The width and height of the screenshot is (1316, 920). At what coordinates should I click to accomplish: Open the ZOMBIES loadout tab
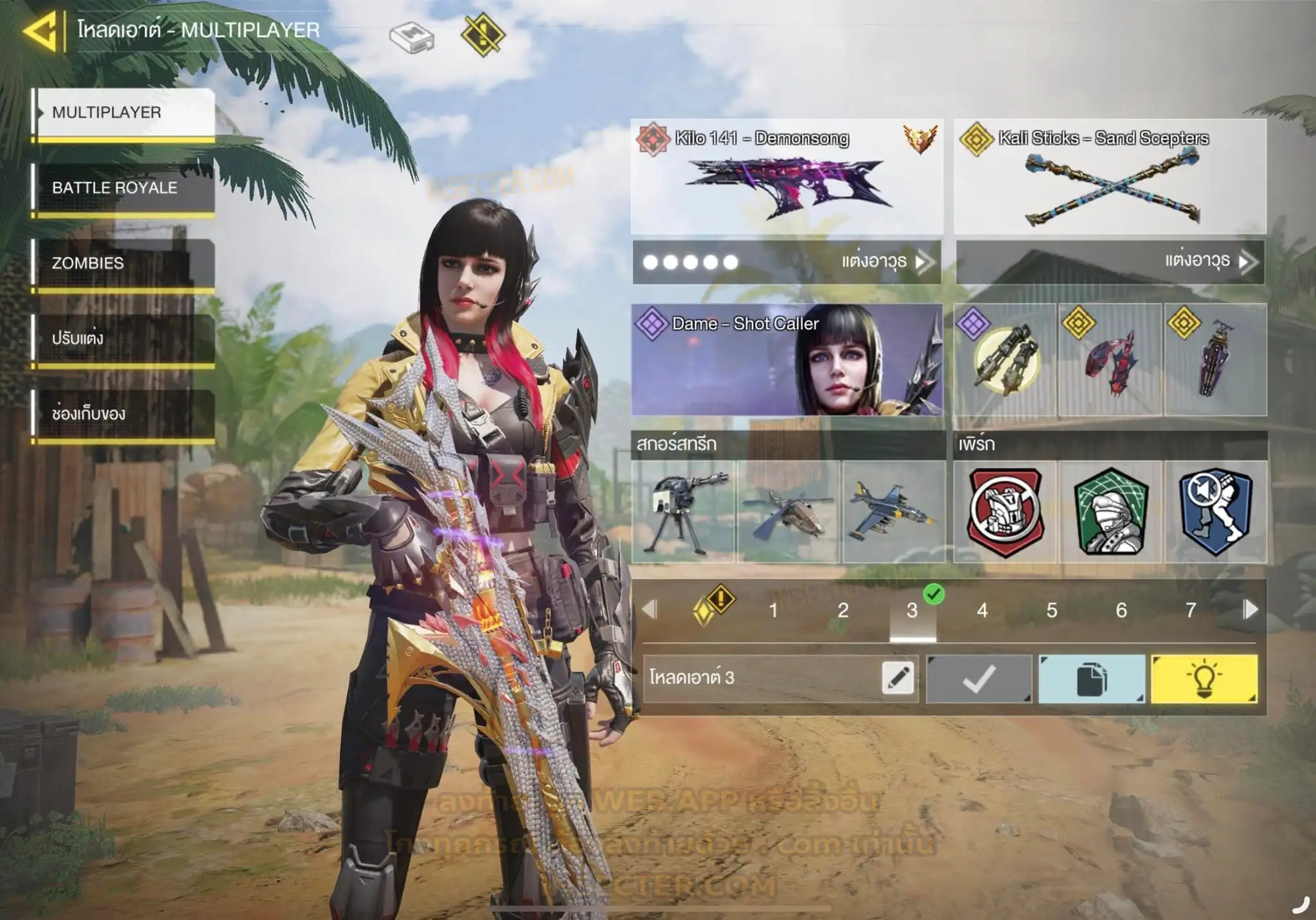point(123,263)
